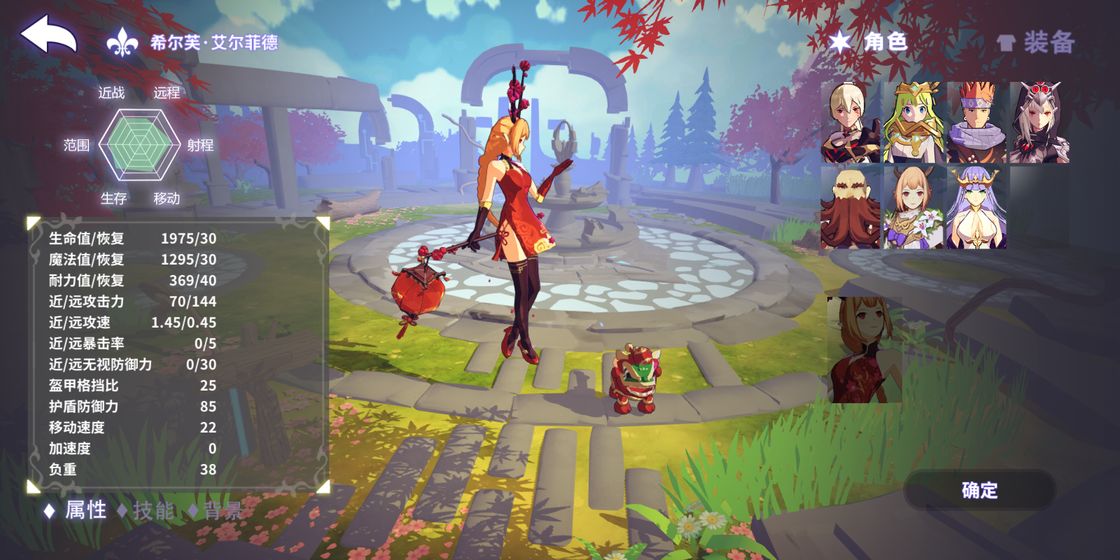
Task: Show the 属性 attributes tab
Action: pyautogui.click(x=76, y=510)
